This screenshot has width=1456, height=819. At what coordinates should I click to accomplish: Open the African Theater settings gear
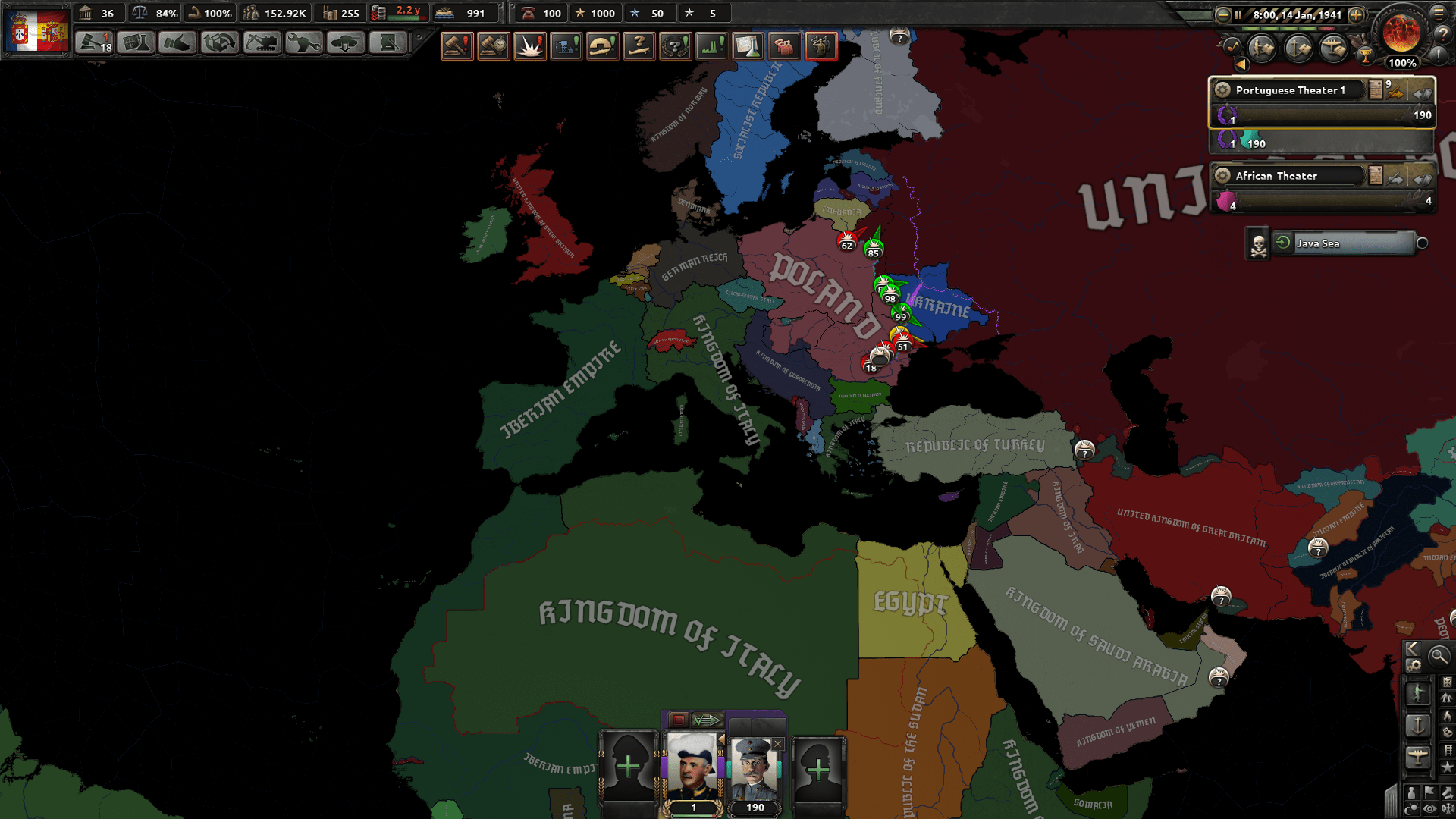(x=1223, y=175)
